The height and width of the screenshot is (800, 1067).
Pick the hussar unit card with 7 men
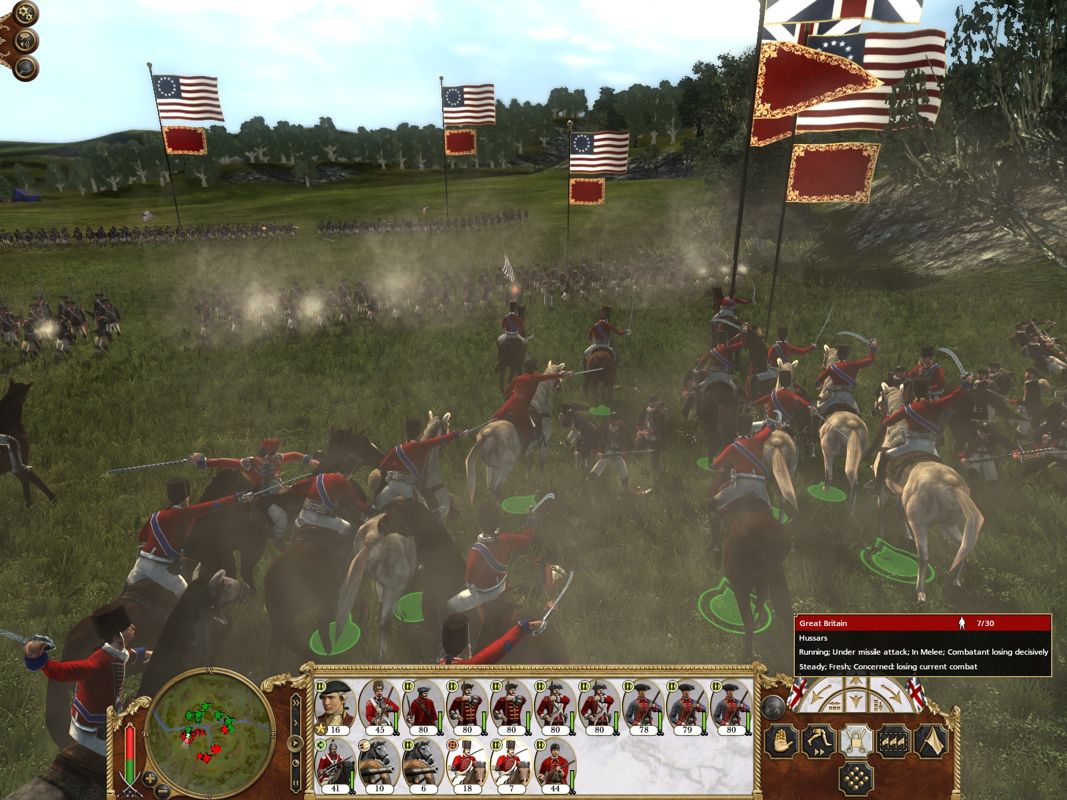[x=511, y=764]
